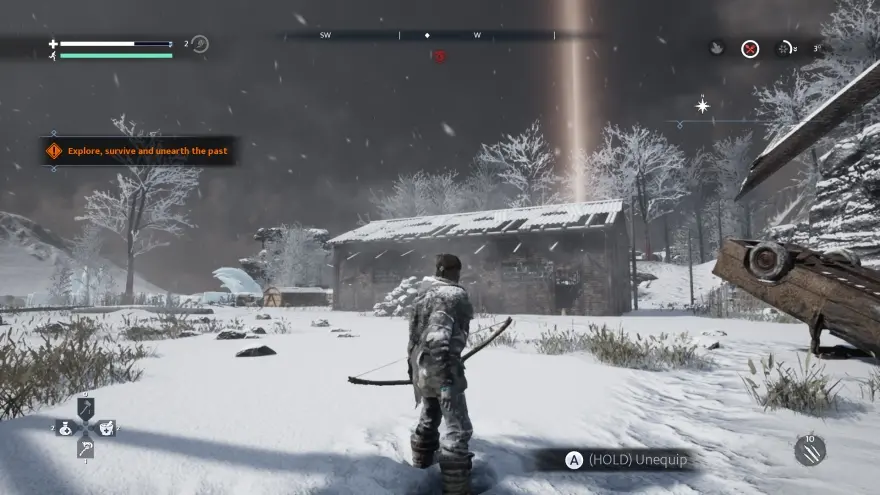Select the food bowl quick slot
The image size is (880, 495).
[106, 428]
